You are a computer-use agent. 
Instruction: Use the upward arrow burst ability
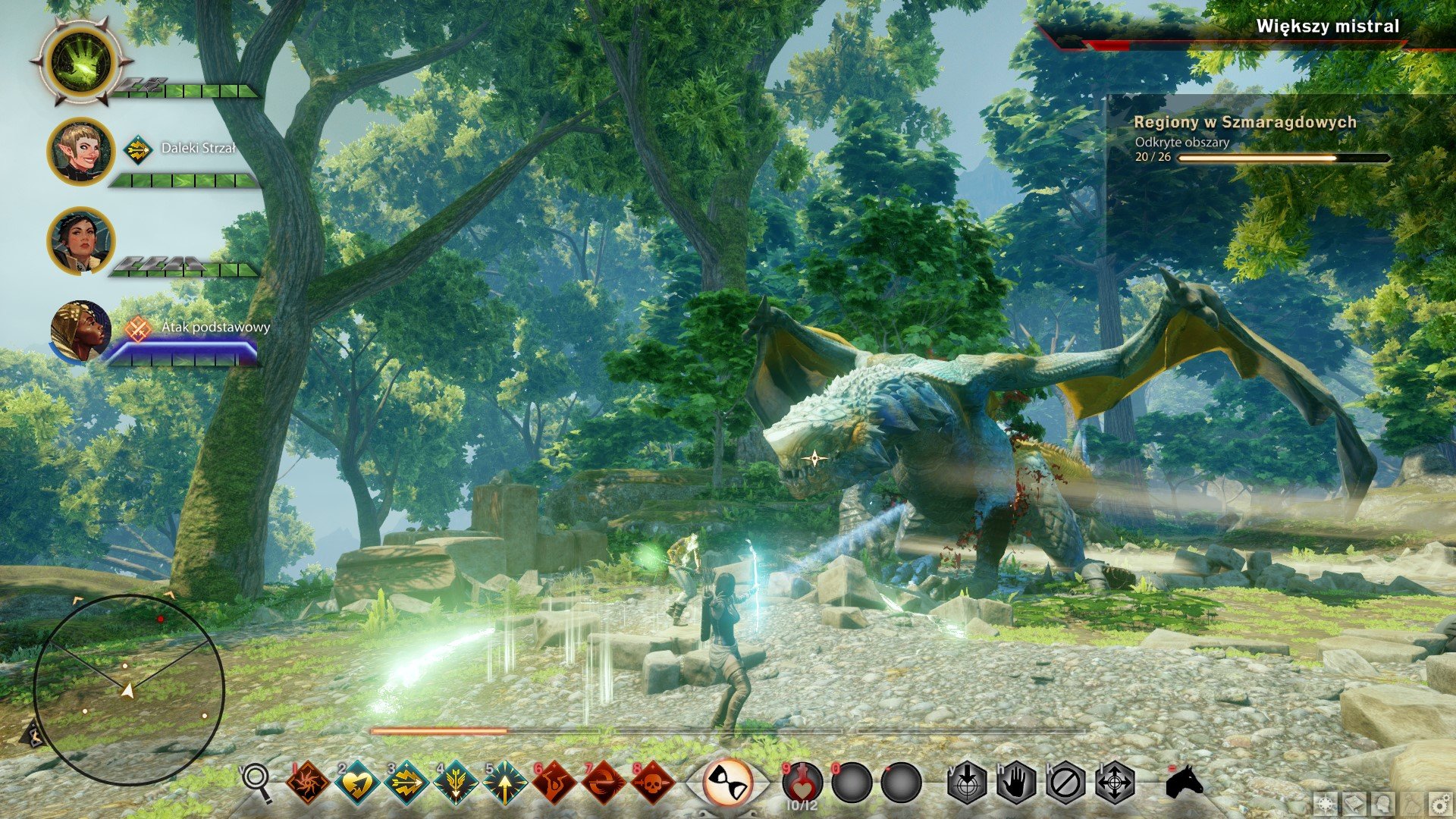coord(505,782)
